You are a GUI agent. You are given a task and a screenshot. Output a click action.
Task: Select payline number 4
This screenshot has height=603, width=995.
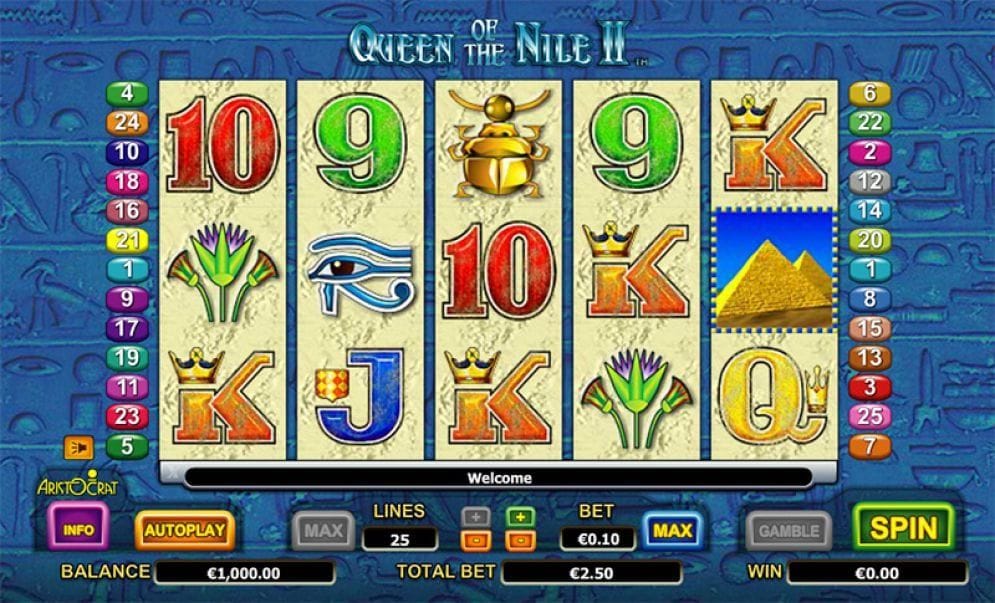coord(127,94)
